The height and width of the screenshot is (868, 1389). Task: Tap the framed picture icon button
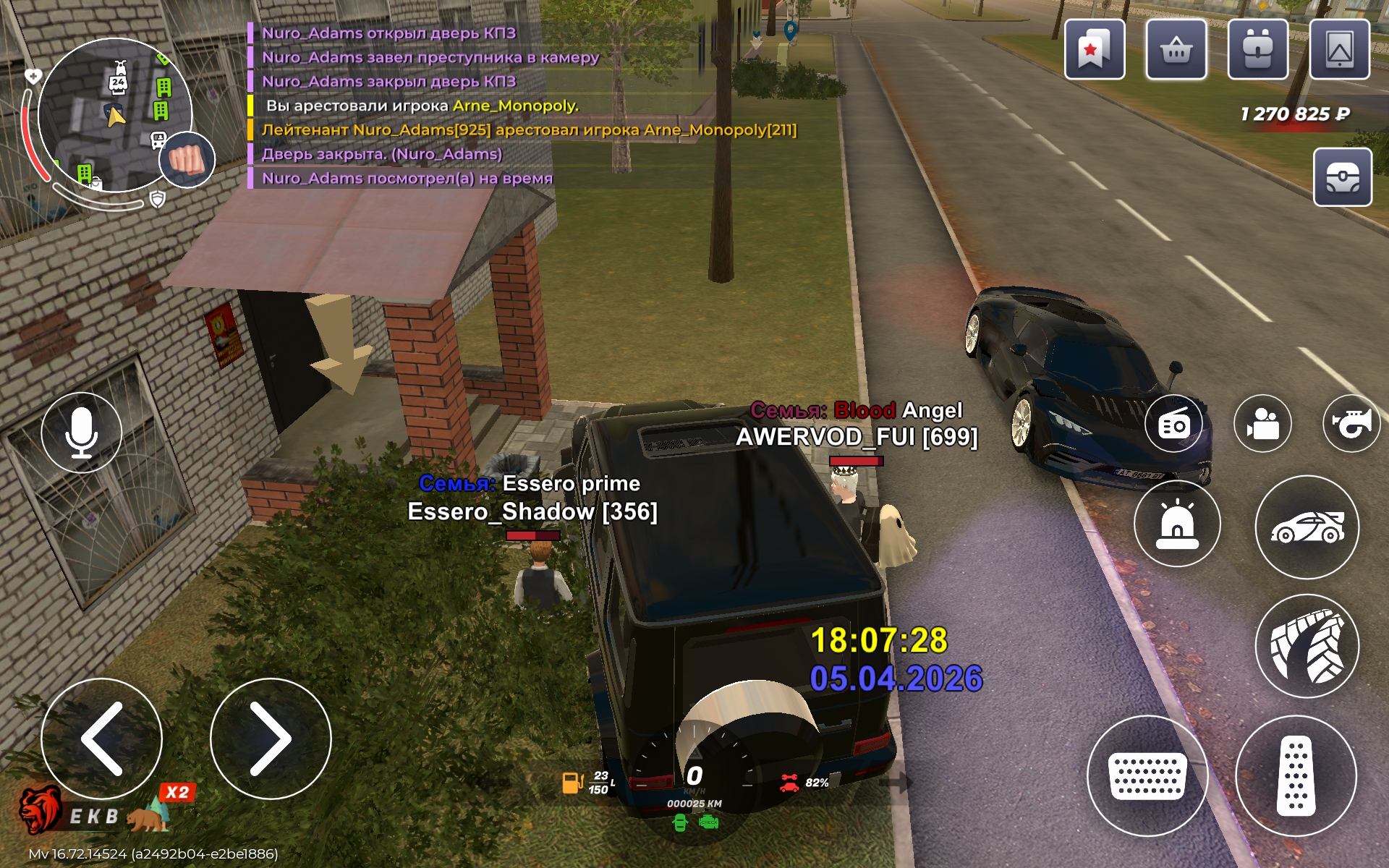point(1339,50)
